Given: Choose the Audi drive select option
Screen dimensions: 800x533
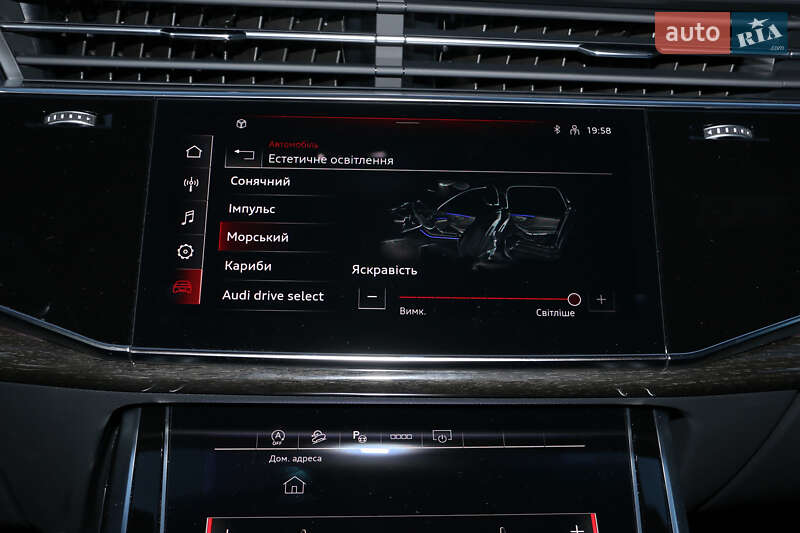Looking at the screenshot, I should (272, 296).
